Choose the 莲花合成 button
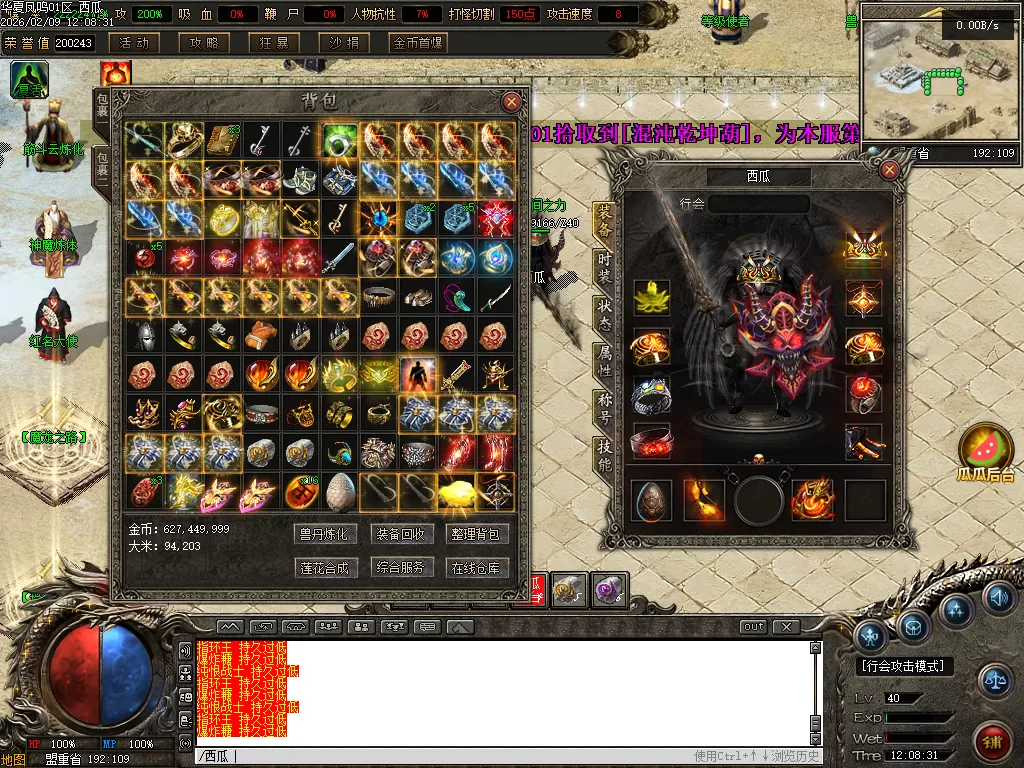 [324, 567]
